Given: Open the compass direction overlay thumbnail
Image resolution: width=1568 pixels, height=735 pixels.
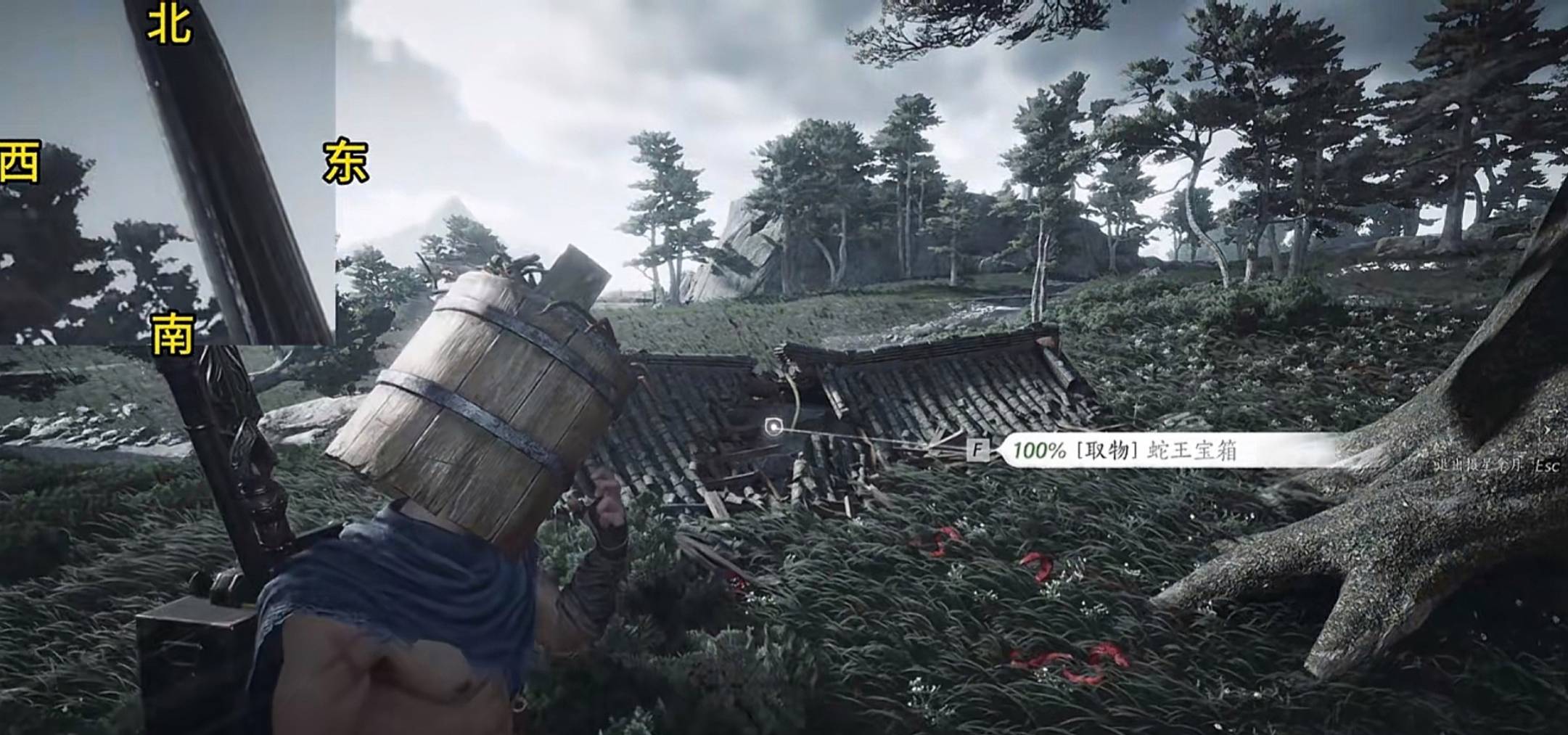Looking at the screenshot, I should coord(168,172).
